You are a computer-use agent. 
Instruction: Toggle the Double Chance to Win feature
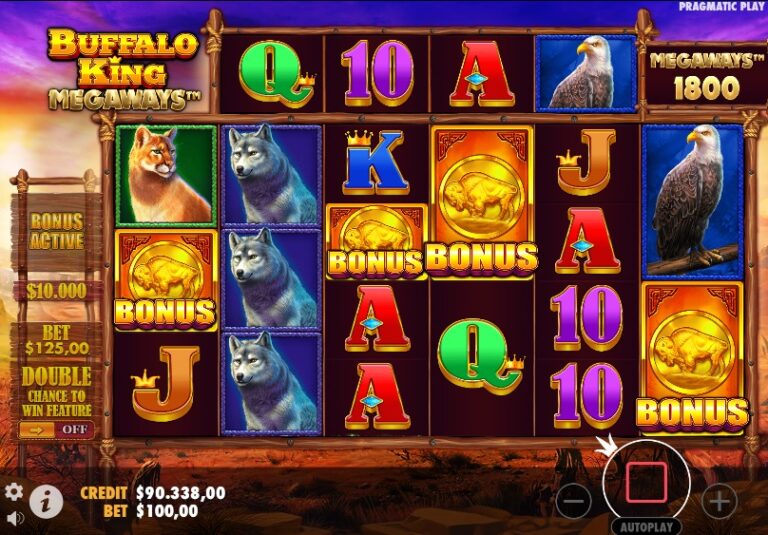(x=57, y=430)
